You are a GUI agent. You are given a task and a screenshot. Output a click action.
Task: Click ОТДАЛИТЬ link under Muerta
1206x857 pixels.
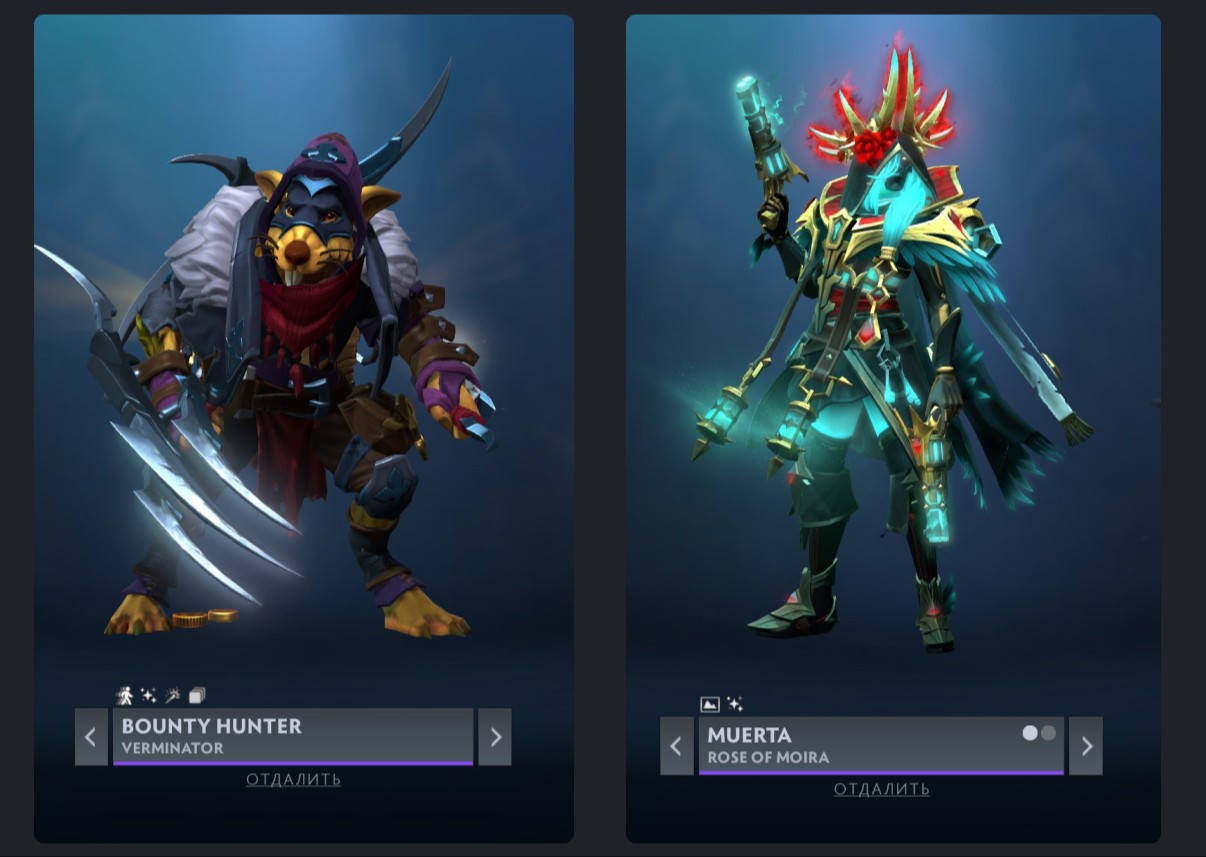pyautogui.click(x=881, y=790)
